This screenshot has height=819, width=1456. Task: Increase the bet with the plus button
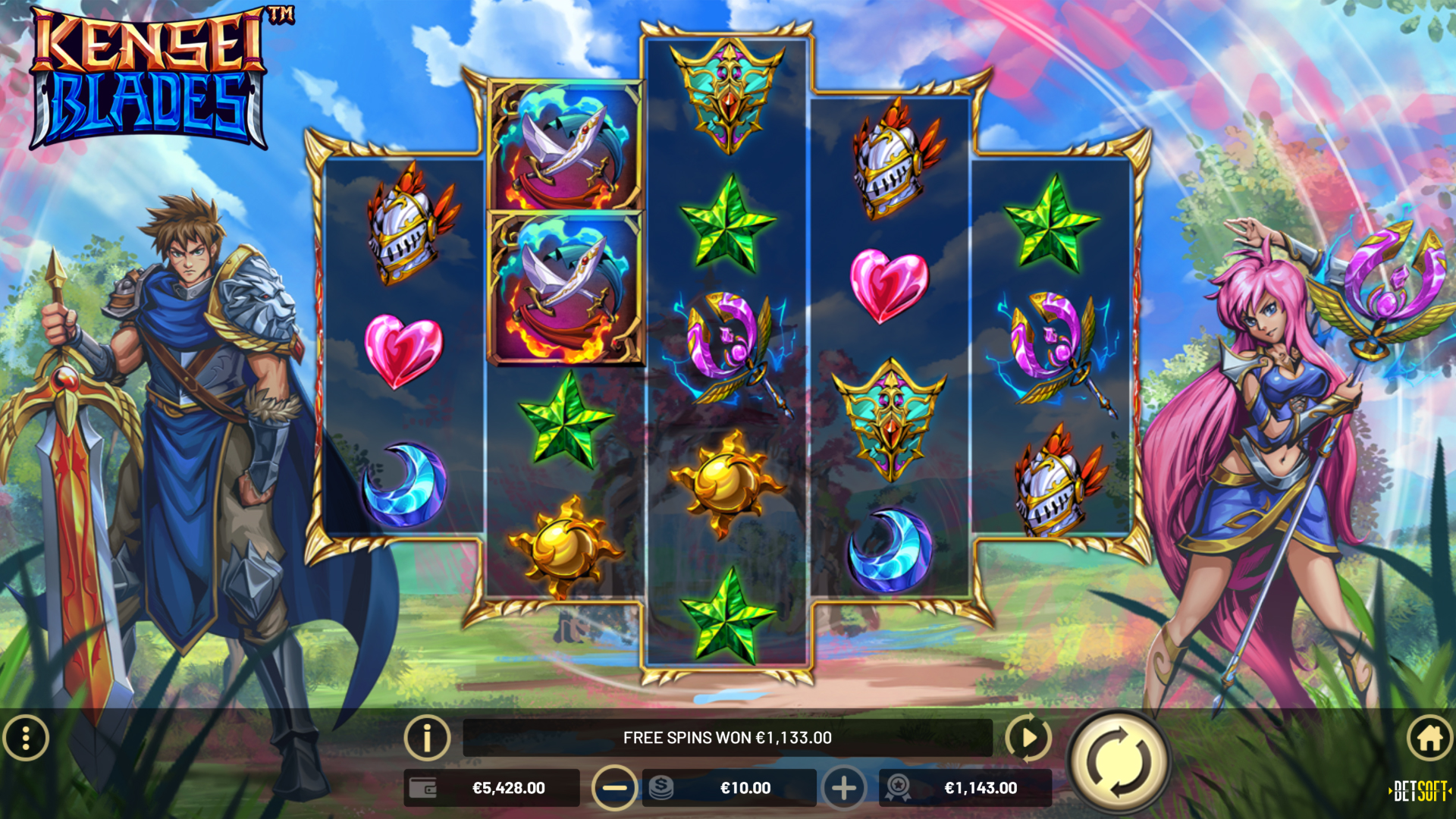pyautogui.click(x=843, y=788)
